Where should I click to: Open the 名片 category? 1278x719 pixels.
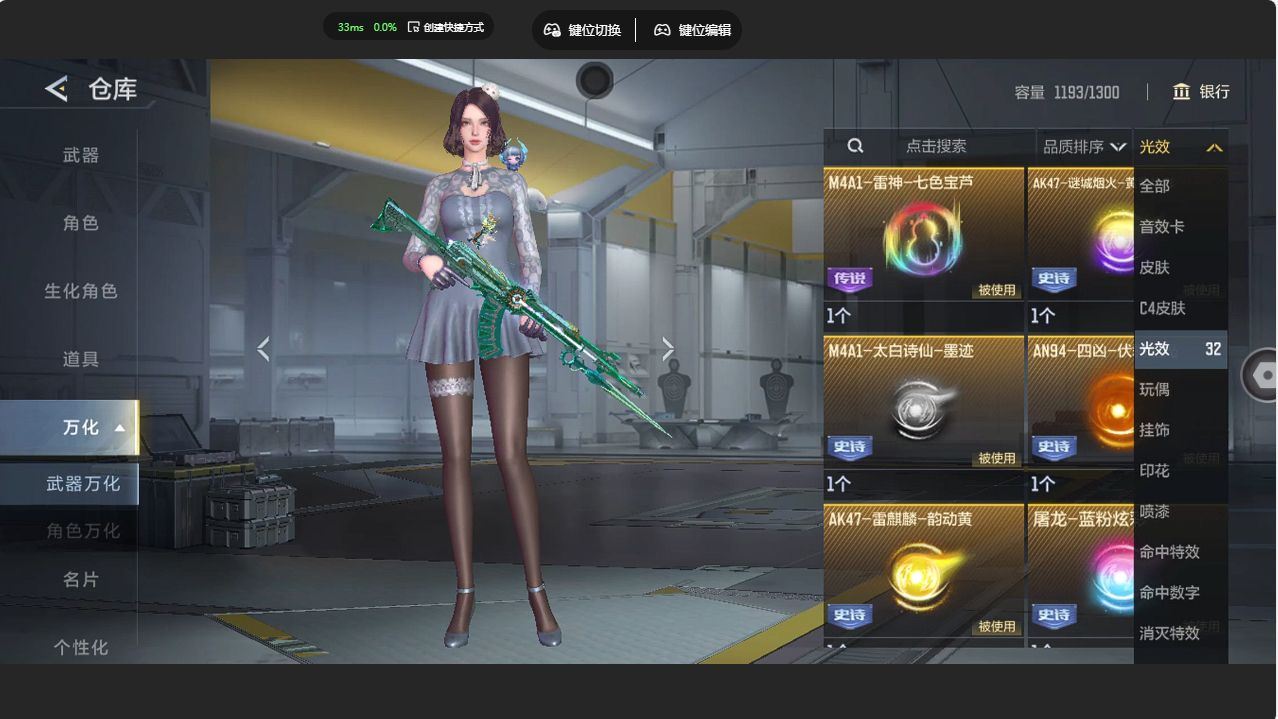81,579
